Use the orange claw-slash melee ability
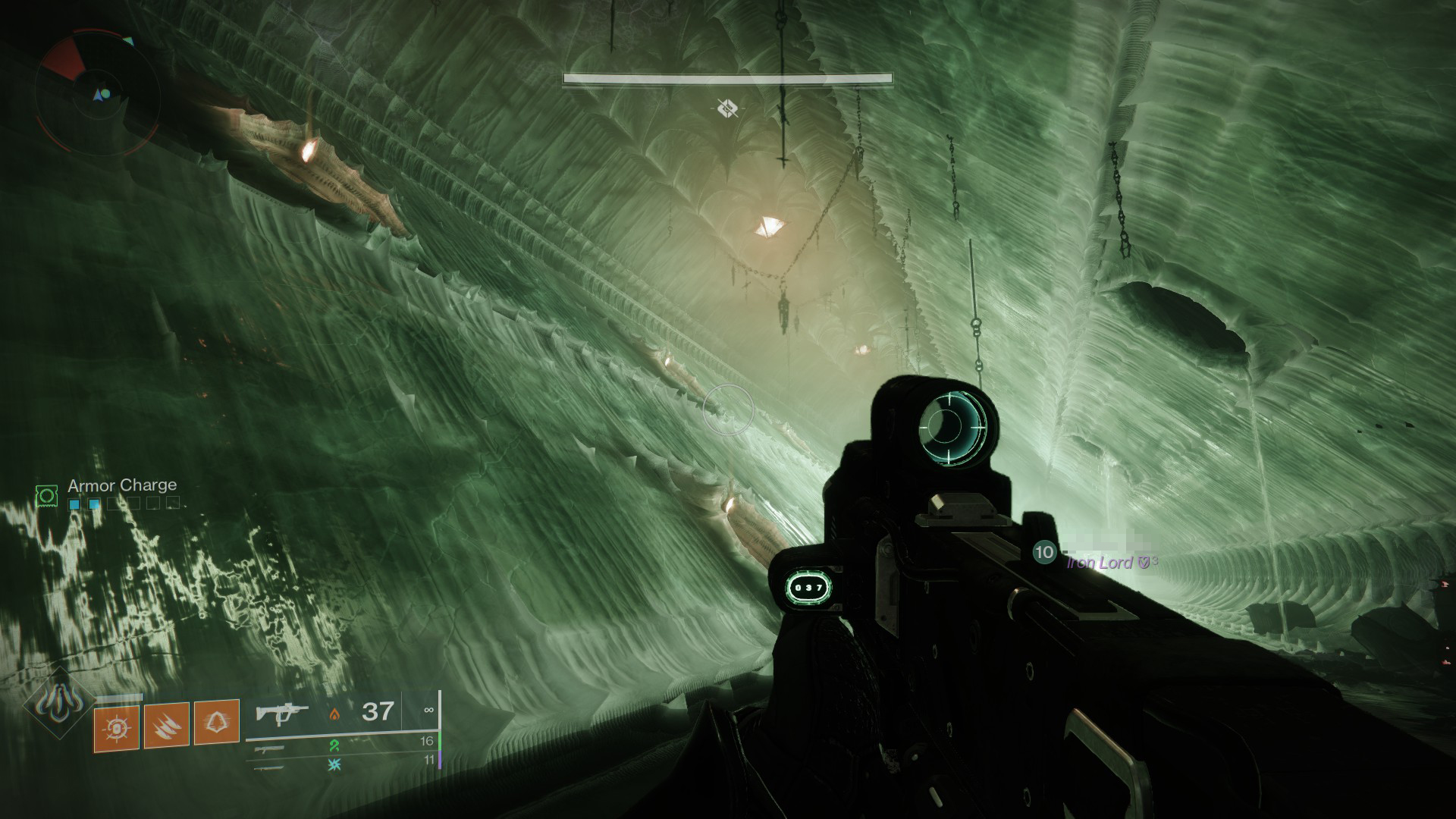Image resolution: width=1456 pixels, height=819 pixels. point(166,726)
